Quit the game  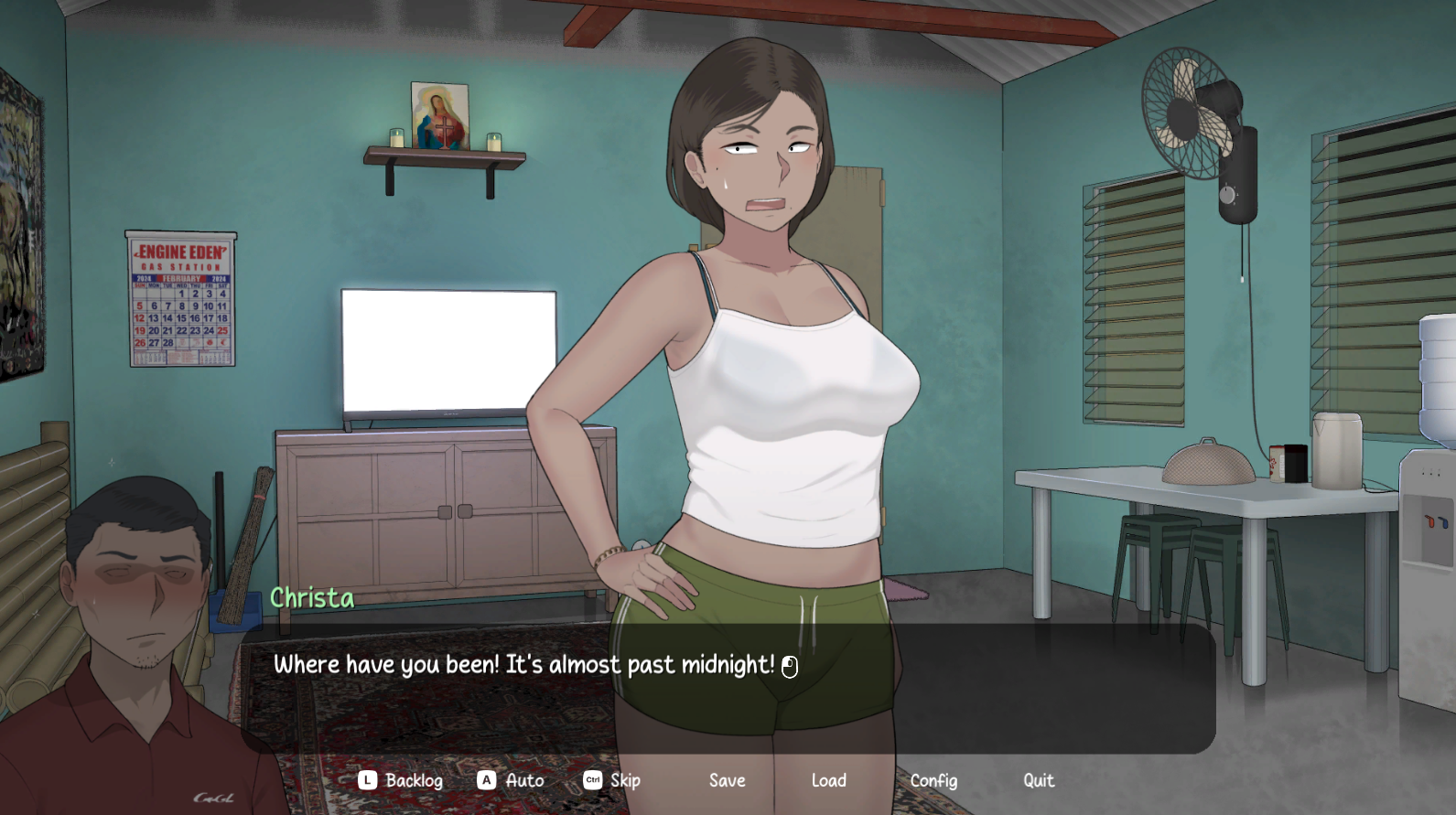pyautogui.click(x=1038, y=780)
